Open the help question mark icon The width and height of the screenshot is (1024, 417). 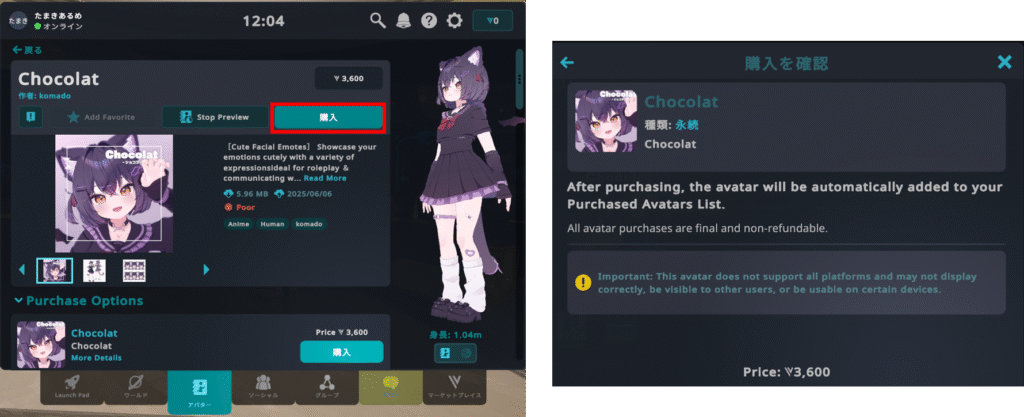pyautogui.click(x=429, y=20)
